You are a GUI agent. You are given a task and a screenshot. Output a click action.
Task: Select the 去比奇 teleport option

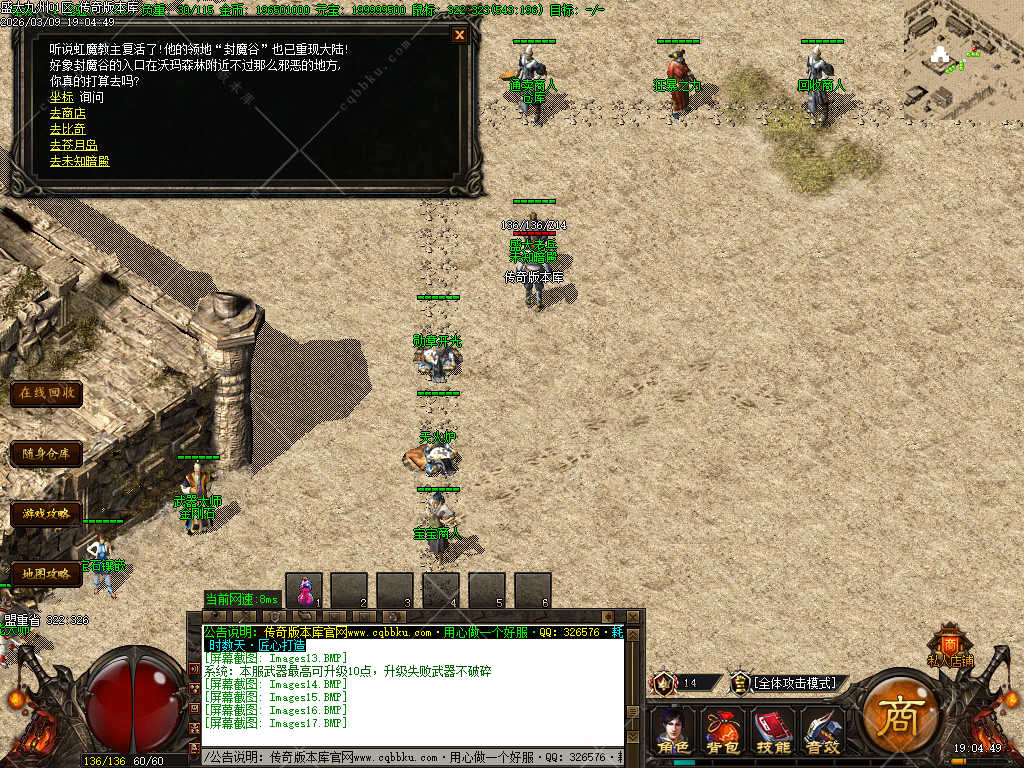(67, 130)
